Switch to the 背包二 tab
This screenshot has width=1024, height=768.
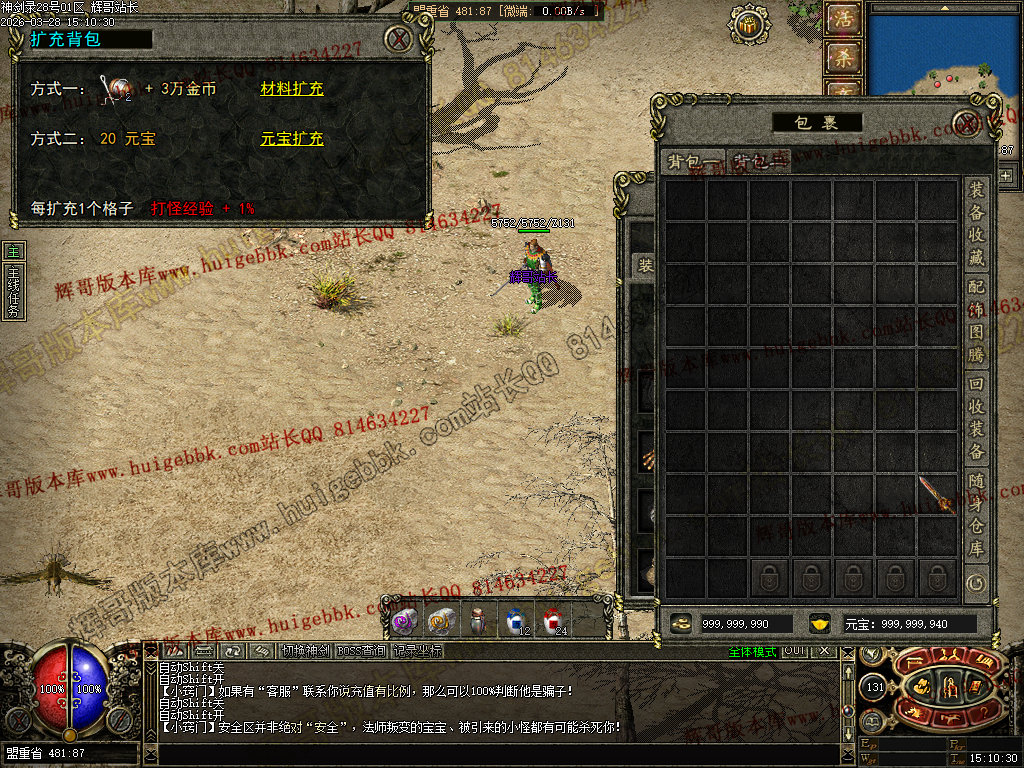coord(758,162)
